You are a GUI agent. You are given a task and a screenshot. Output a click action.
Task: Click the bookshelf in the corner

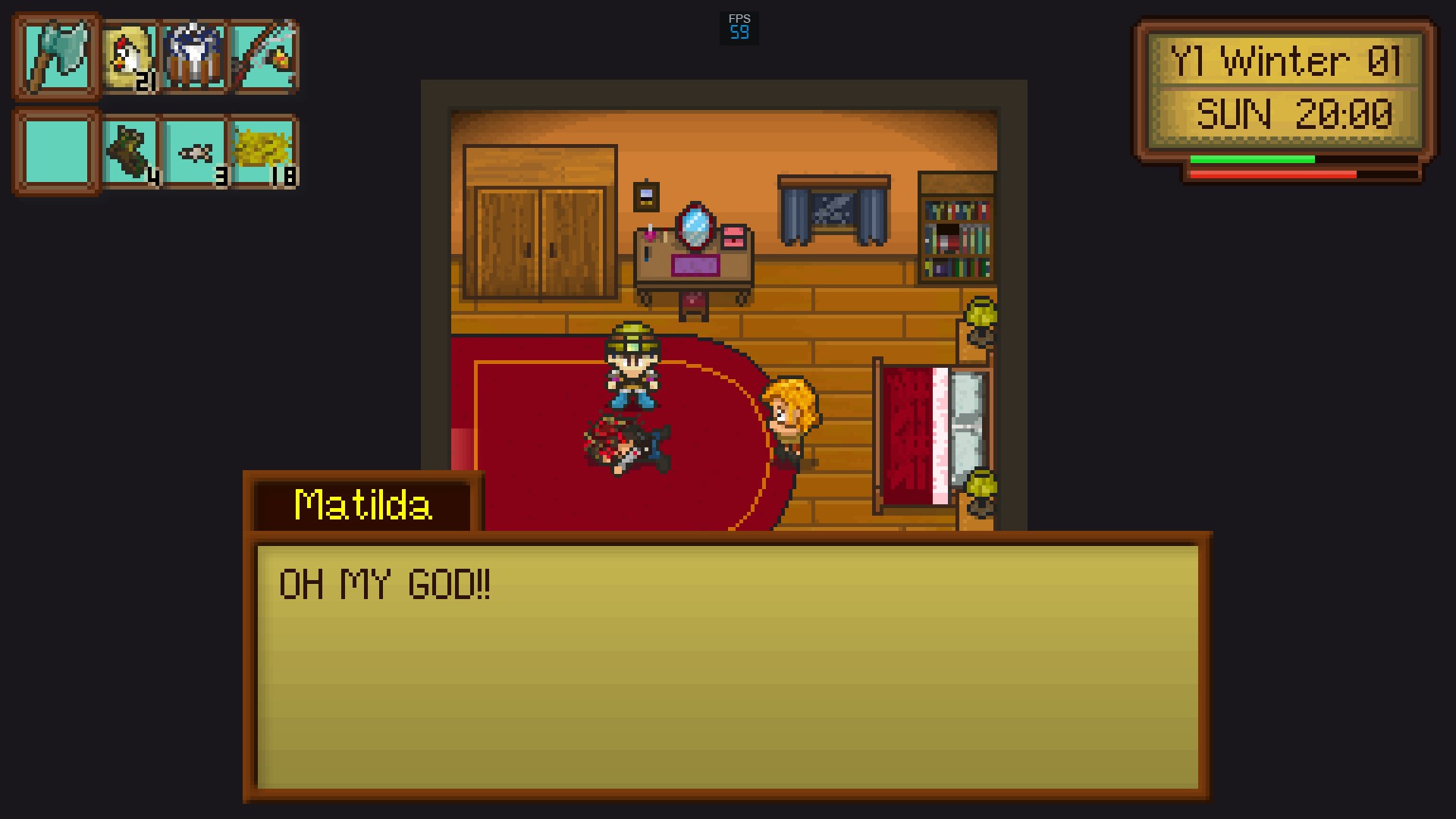[956, 227]
